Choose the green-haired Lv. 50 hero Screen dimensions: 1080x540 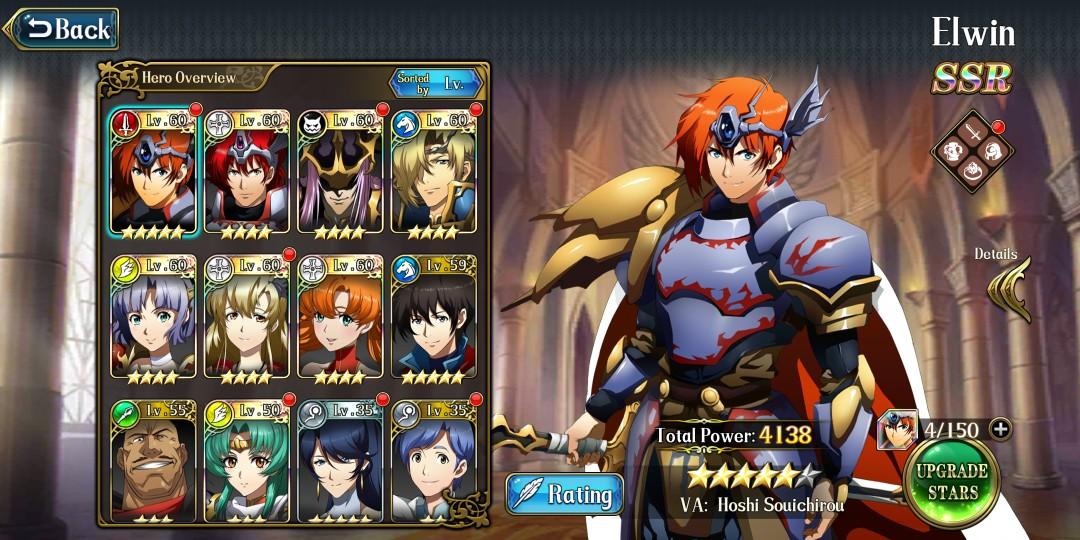click(x=245, y=462)
